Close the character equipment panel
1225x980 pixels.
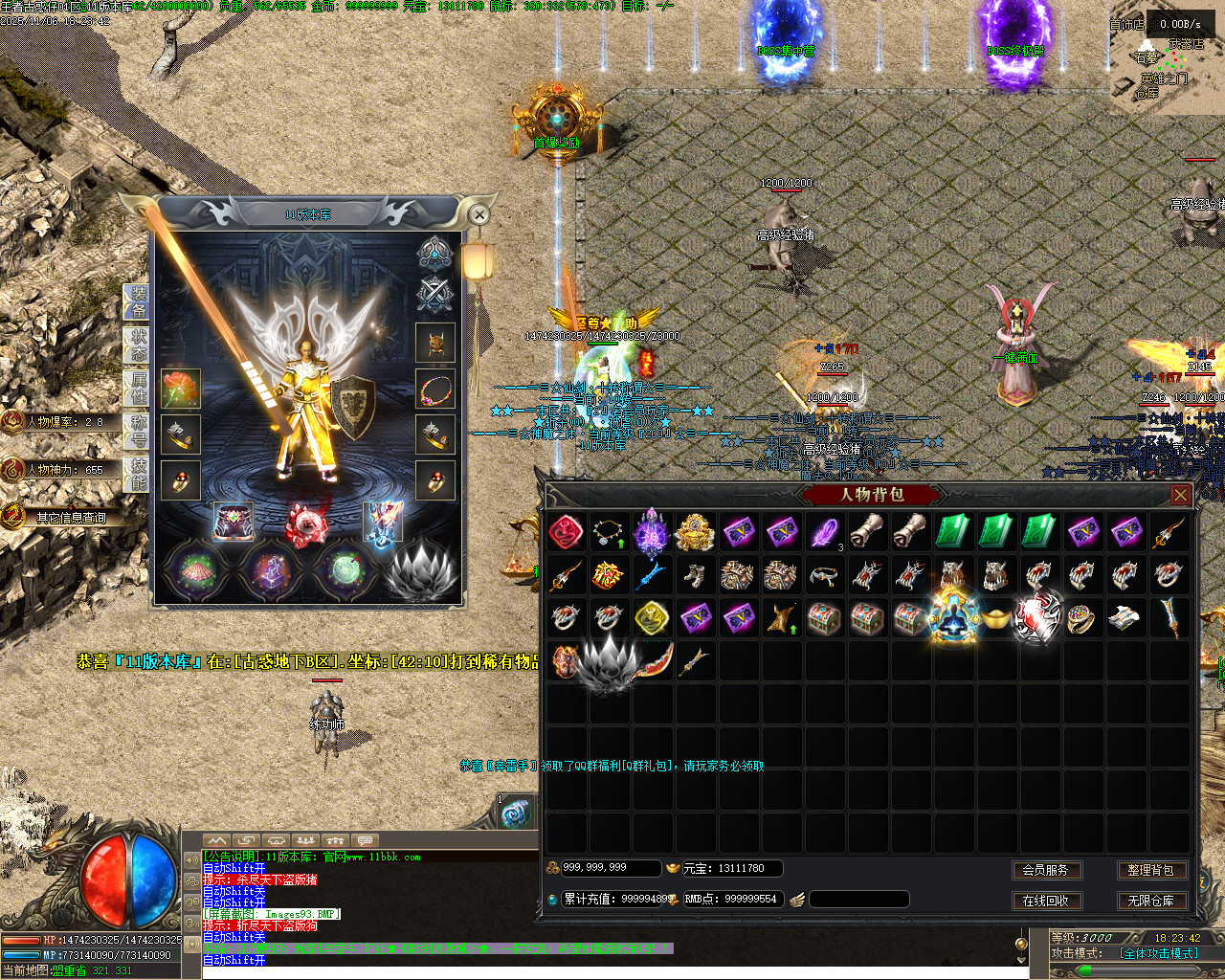point(479,215)
